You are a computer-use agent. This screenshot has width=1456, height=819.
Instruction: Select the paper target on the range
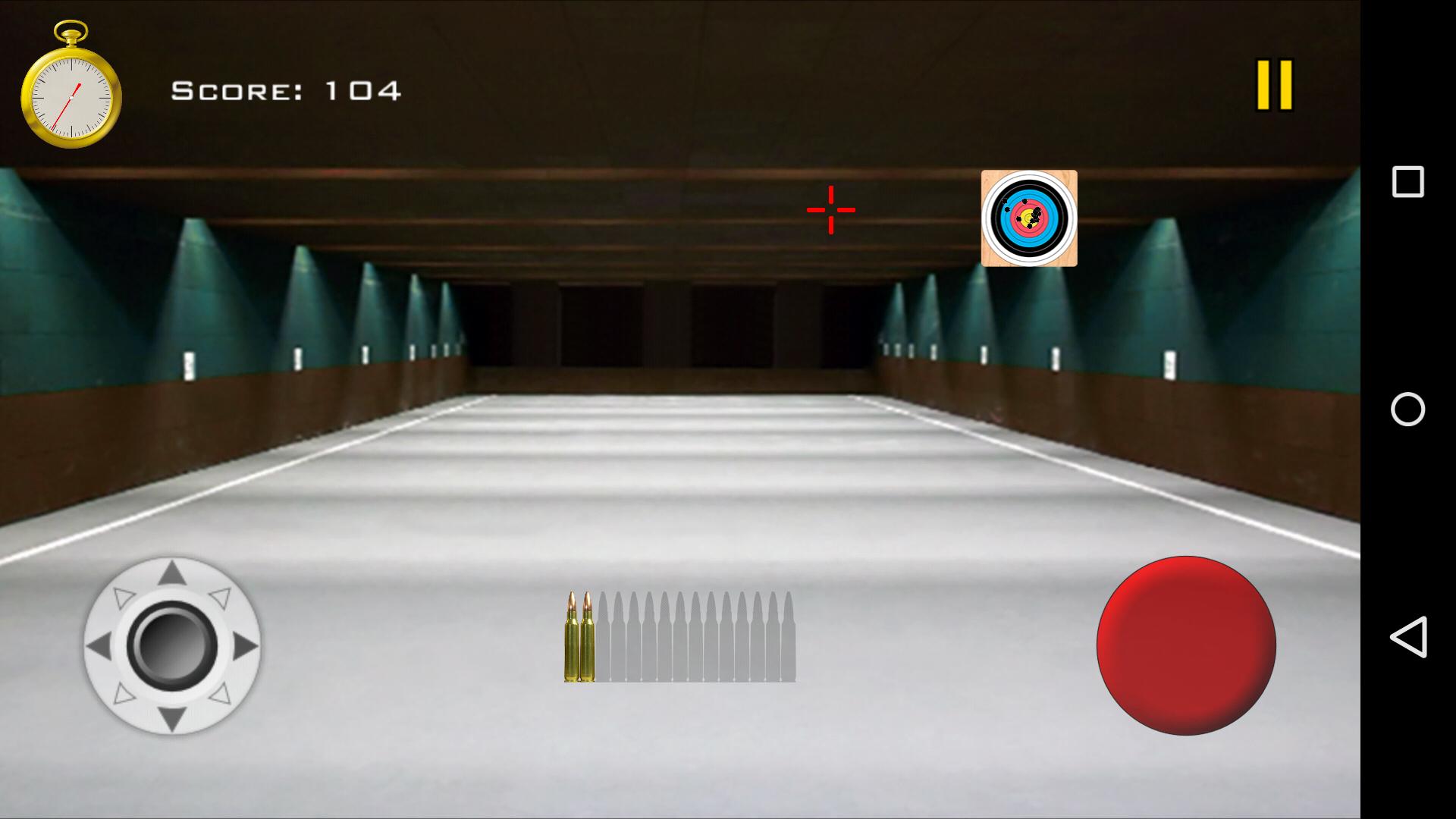[1029, 218]
